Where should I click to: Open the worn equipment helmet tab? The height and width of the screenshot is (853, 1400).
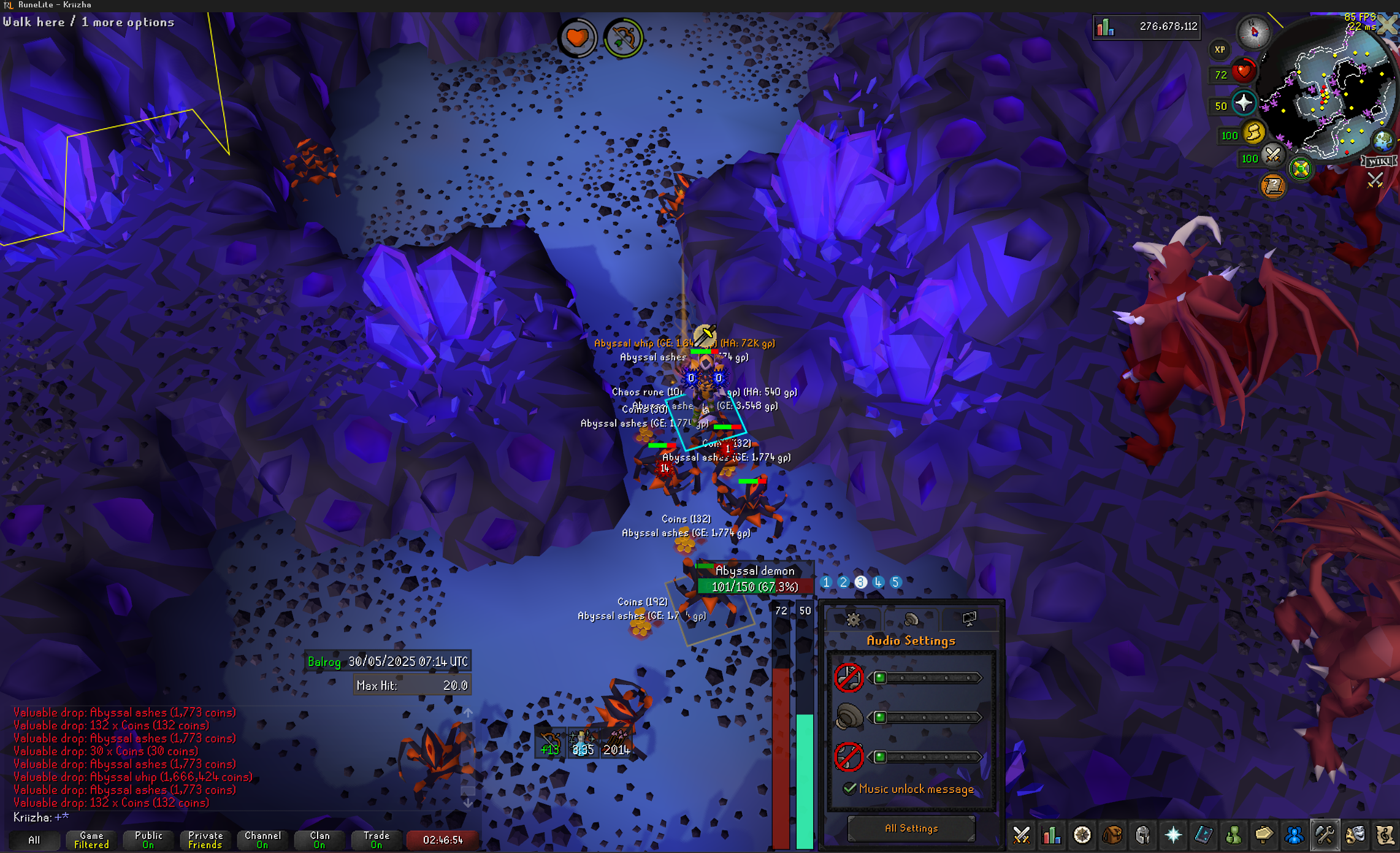click(1142, 835)
